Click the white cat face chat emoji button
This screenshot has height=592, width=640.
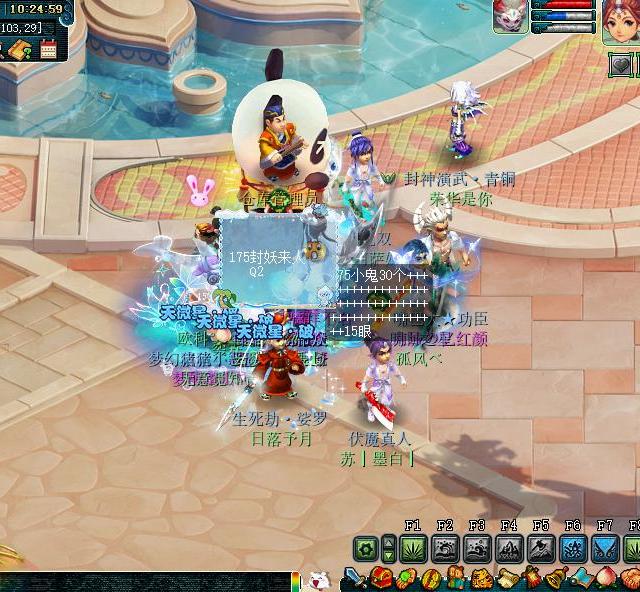tap(318, 580)
